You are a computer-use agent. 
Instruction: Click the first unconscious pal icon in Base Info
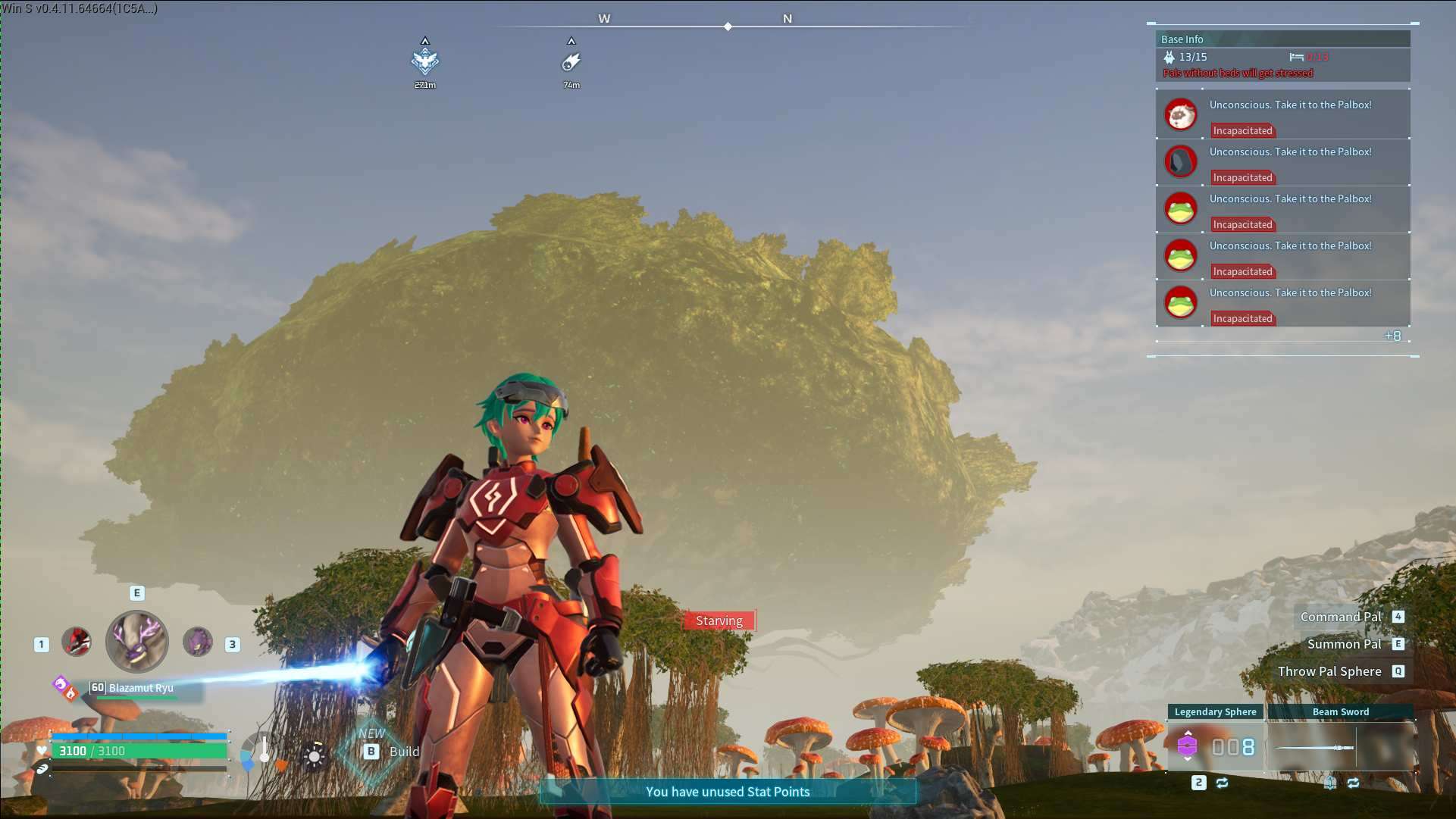coord(1180,114)
